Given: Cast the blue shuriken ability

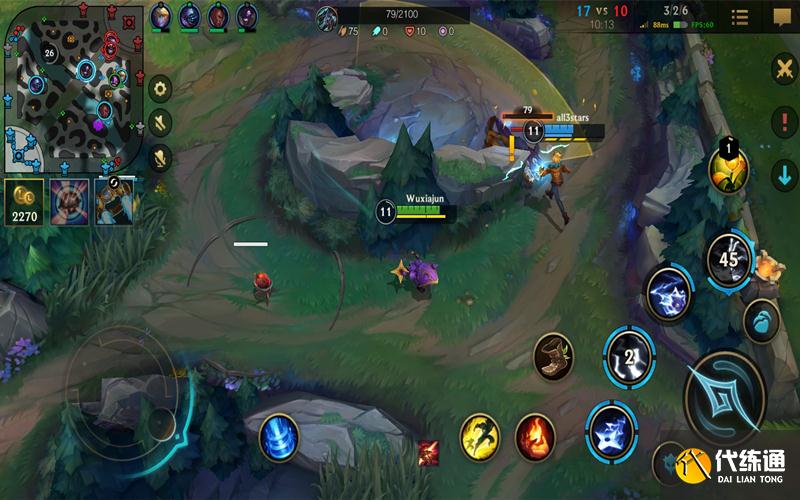Looking at the screenshot, I should [612, 432].
